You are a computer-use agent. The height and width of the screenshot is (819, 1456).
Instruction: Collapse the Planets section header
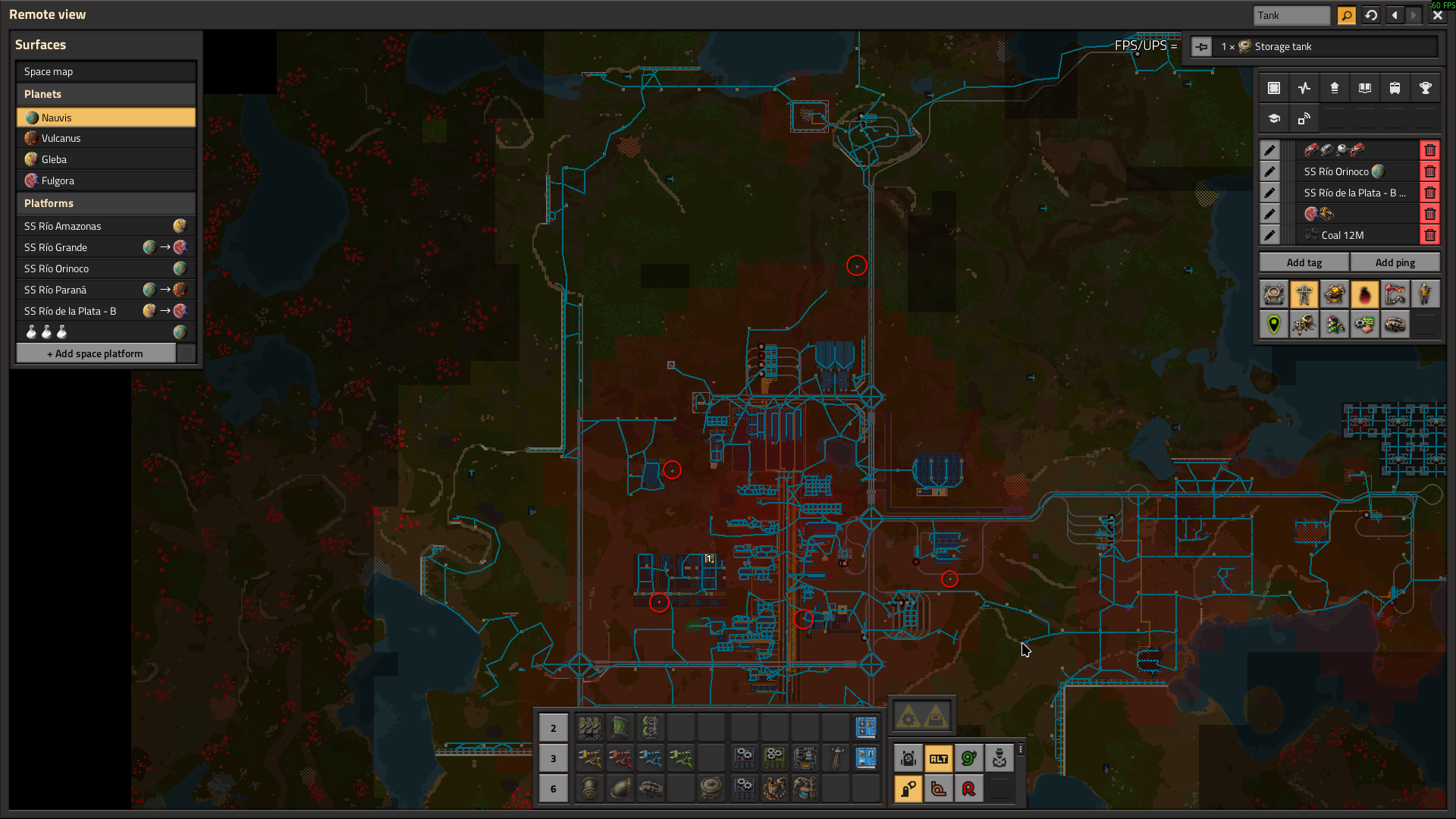[x=105, y=93]
